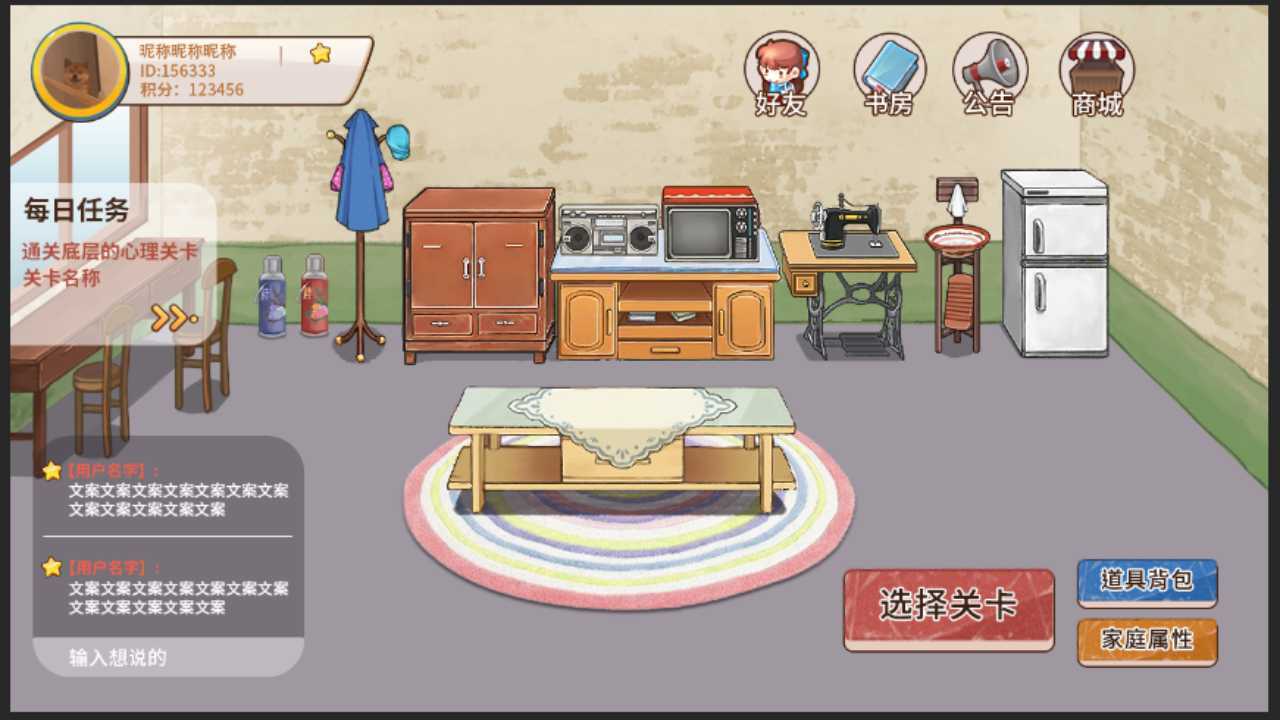
Task: Click the star on the player nameplate
Action: (320, 54)
